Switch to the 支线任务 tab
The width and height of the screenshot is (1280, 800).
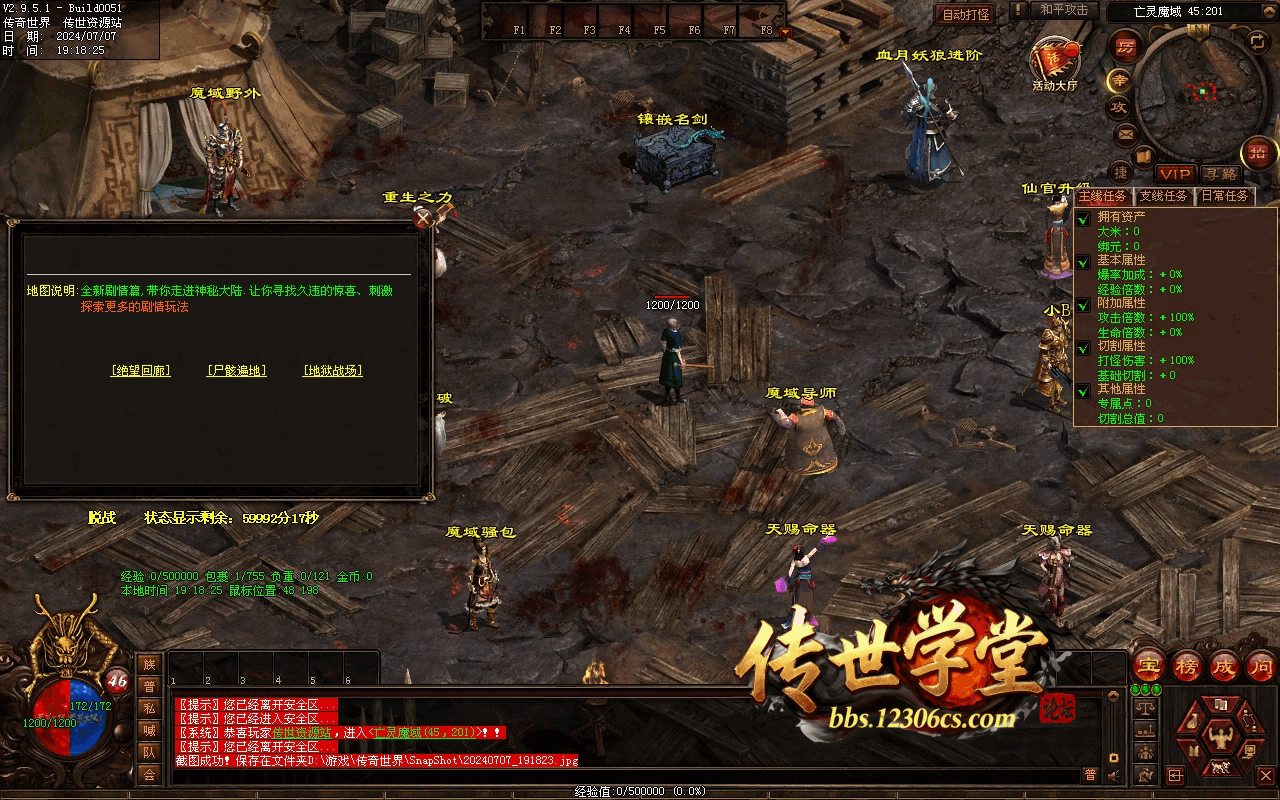pyautogui.click(x=1165, y=196)
